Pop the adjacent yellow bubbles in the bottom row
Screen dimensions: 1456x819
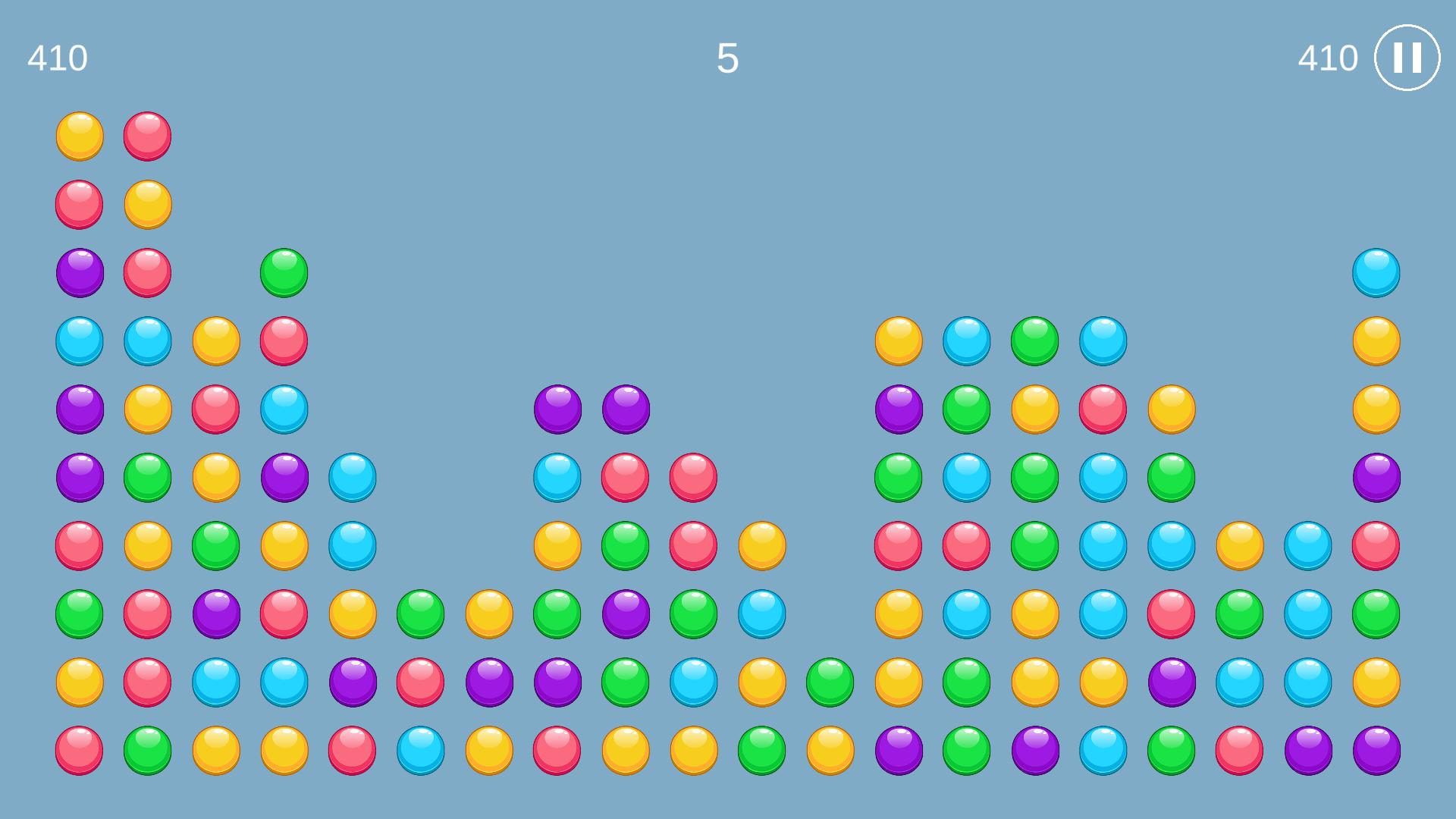pos(215,749)
